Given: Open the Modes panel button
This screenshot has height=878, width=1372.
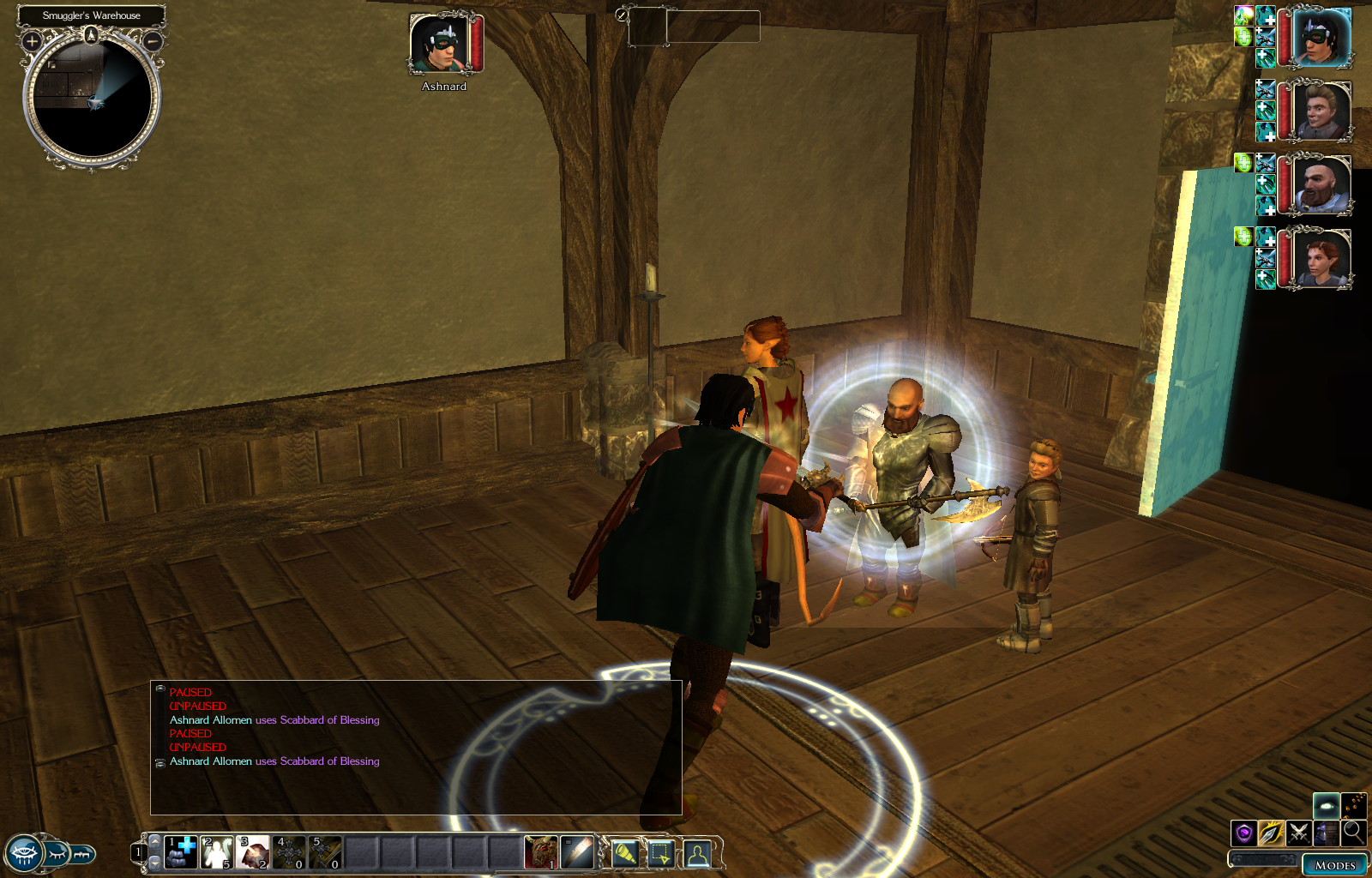Looking at the screenshot, I should [x=1334, y=865].
